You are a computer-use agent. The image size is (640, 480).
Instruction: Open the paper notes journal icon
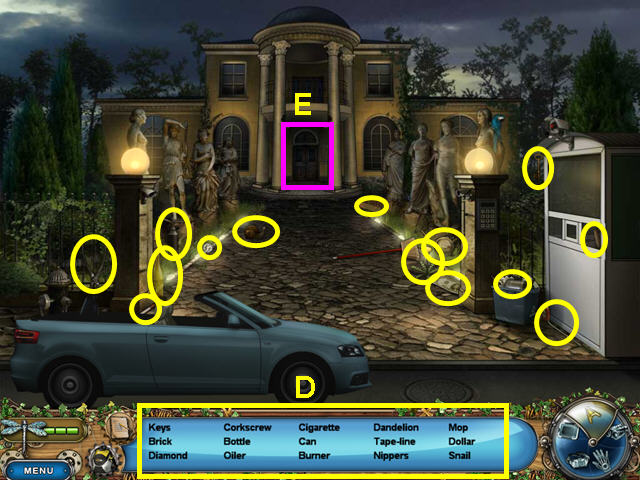coord(117,426)
